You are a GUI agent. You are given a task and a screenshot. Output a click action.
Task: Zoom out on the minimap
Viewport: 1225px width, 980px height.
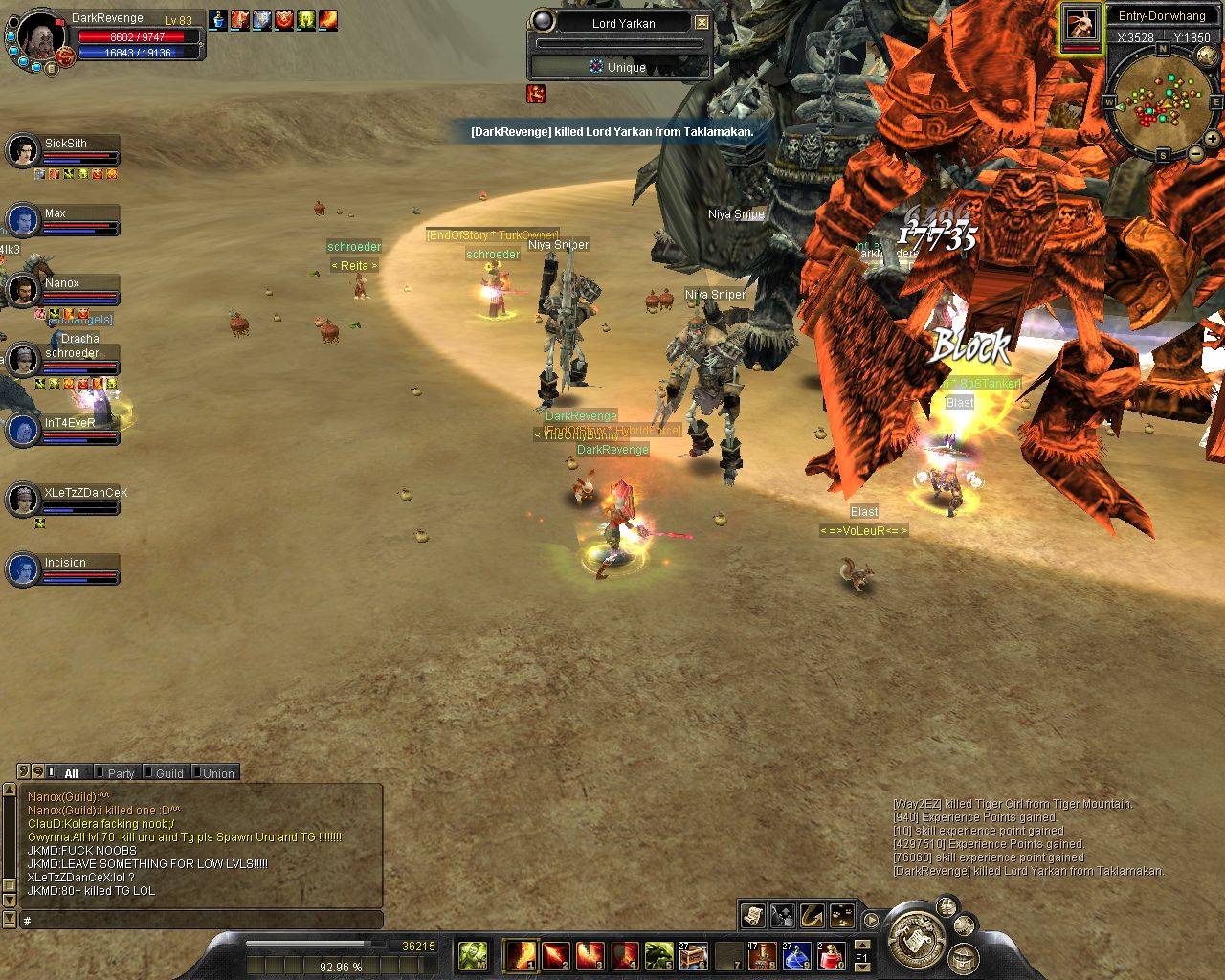coord(1195,154)
